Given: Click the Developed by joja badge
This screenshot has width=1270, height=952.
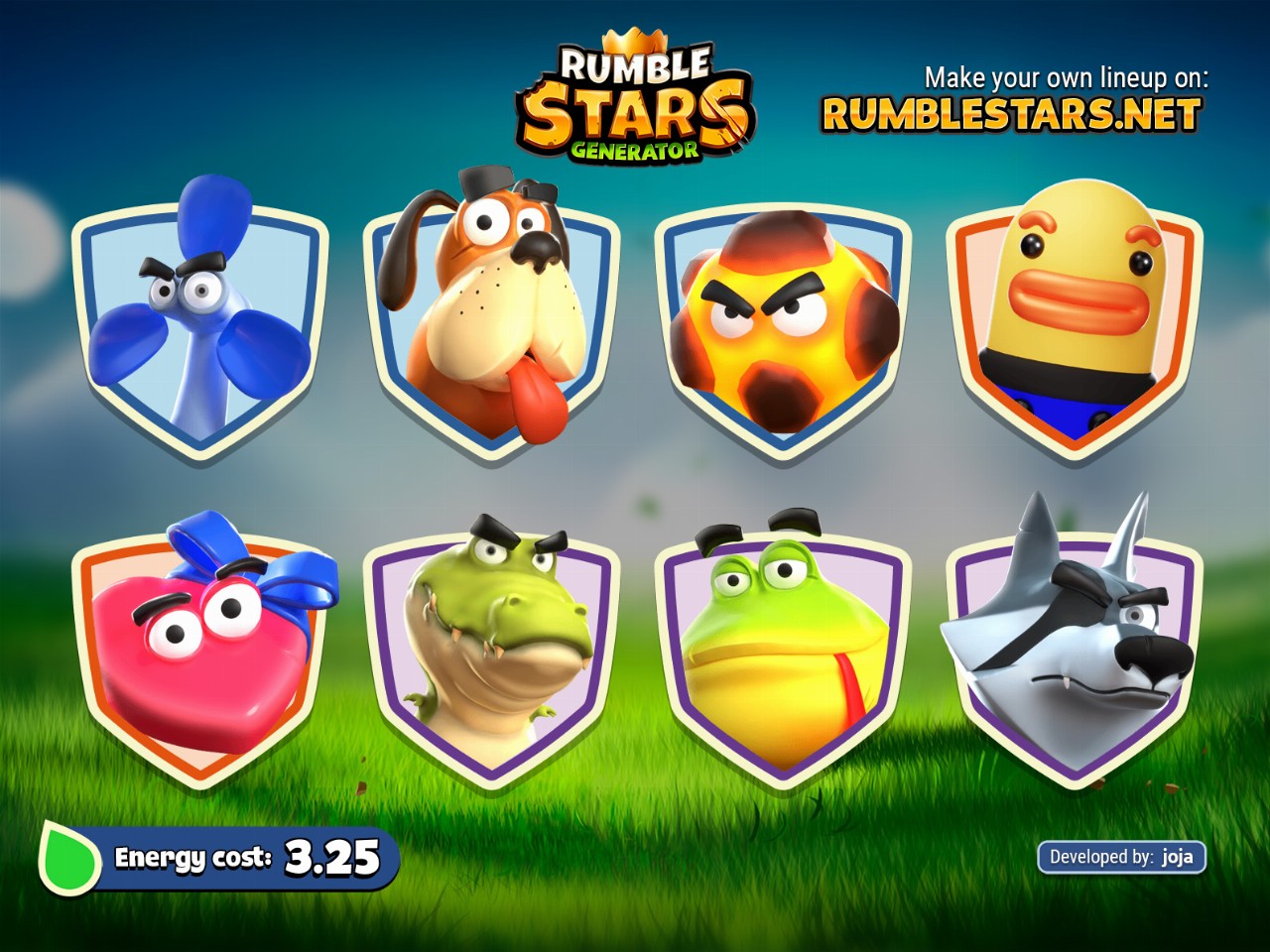Looking at the screenshot, I should pyautogui.click(x=1121, y=857).
